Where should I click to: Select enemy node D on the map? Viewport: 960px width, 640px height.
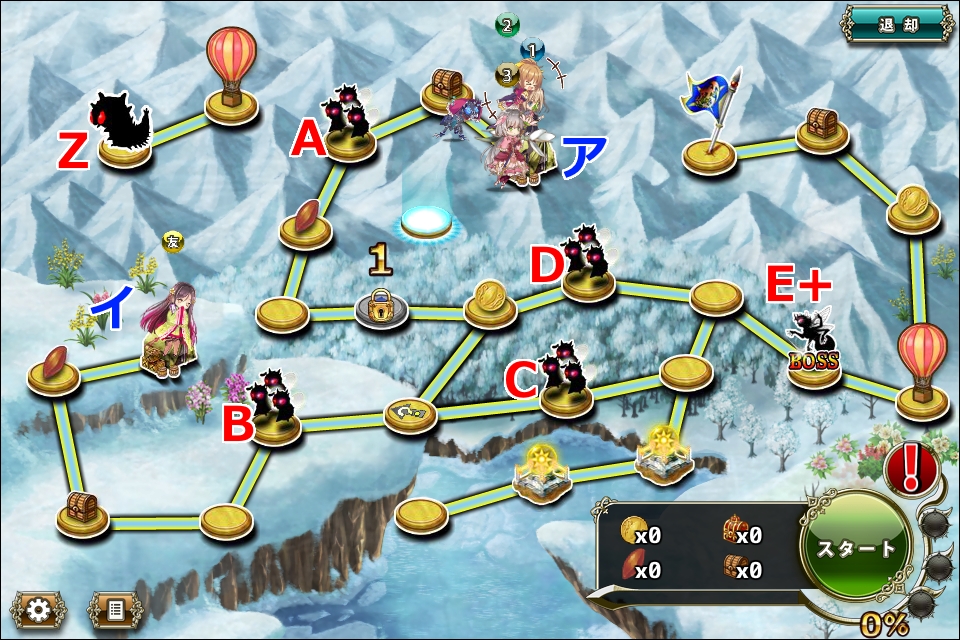(x=588, y=266)
